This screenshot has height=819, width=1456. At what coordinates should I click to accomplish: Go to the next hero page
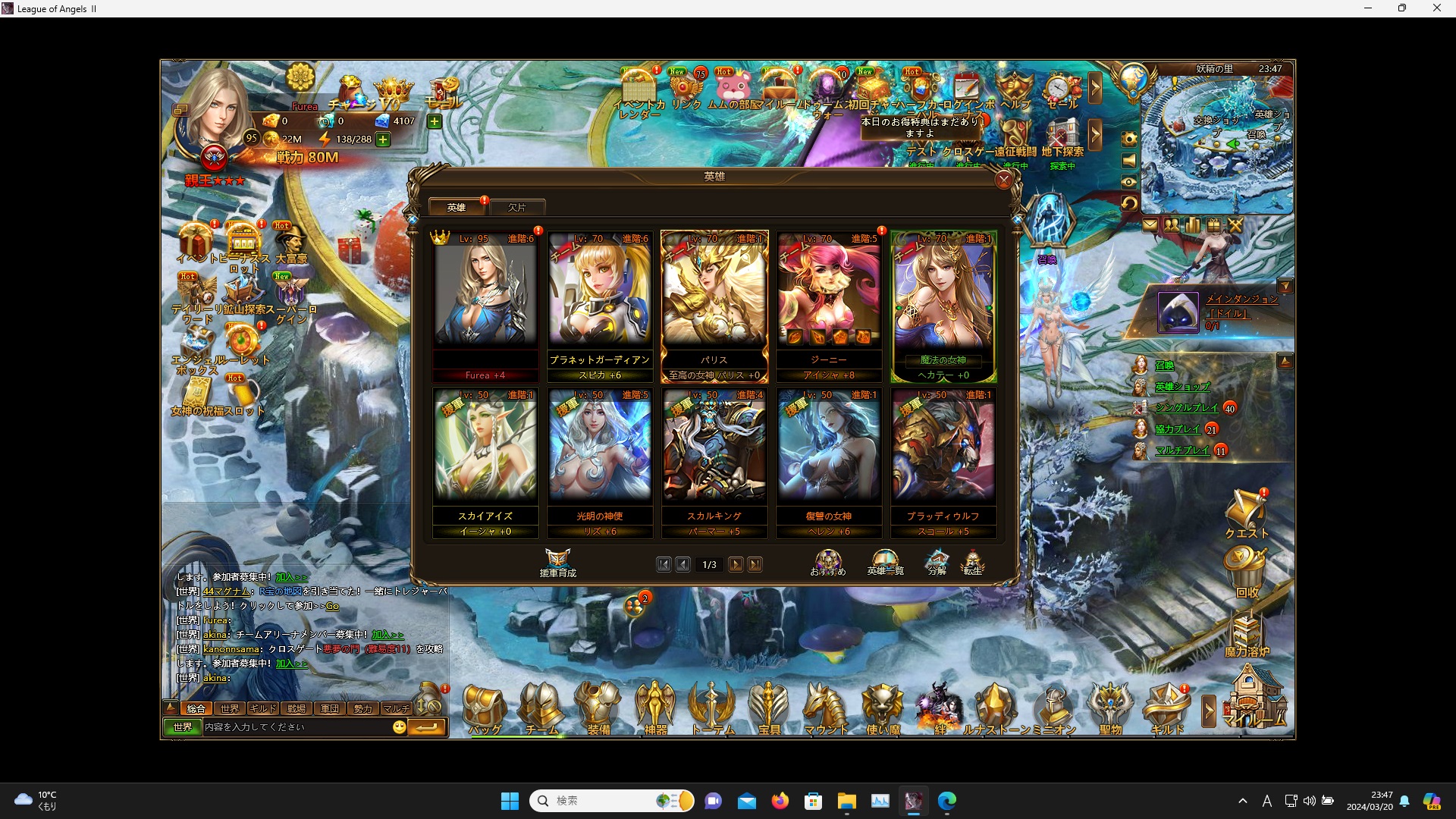736,564
